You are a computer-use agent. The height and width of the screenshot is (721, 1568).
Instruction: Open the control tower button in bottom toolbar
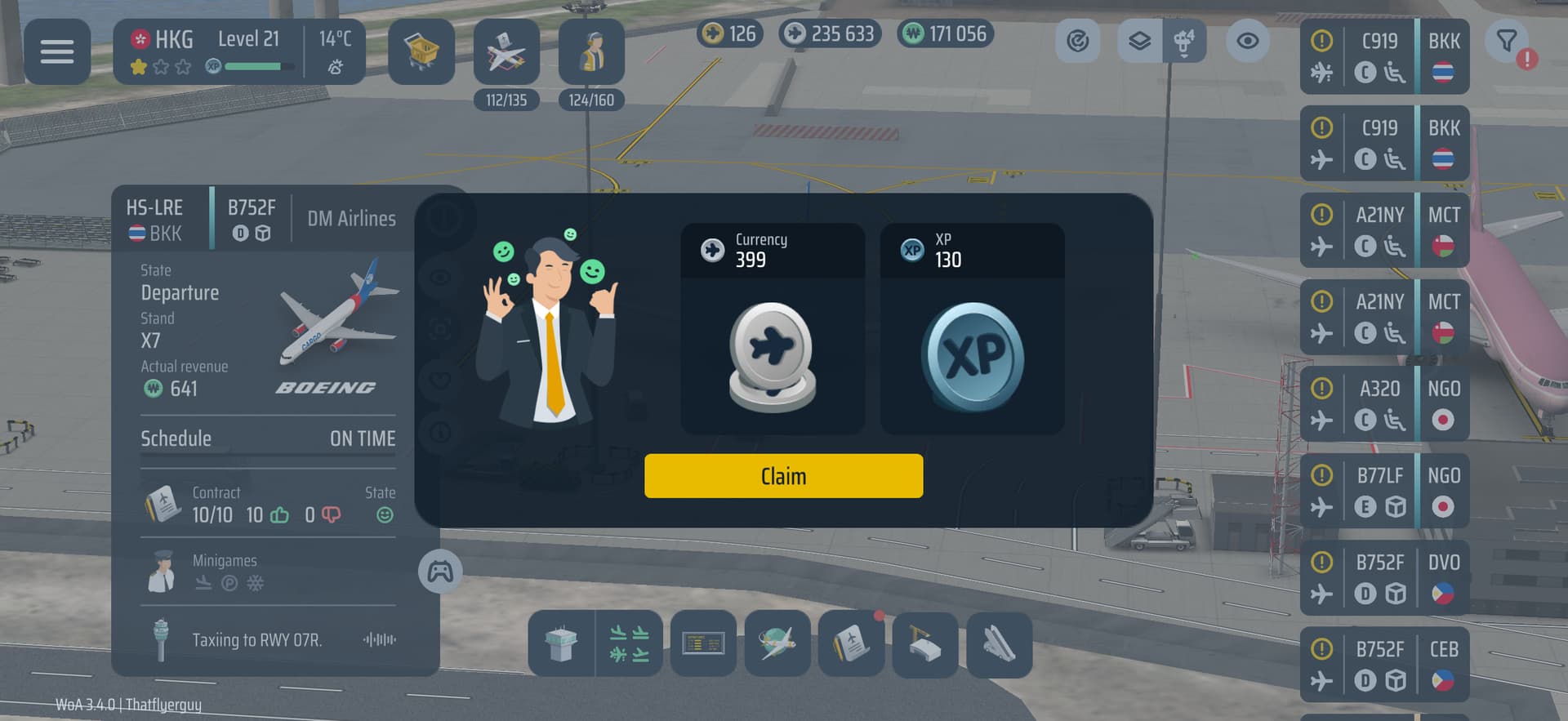click(x=561, y=644)
